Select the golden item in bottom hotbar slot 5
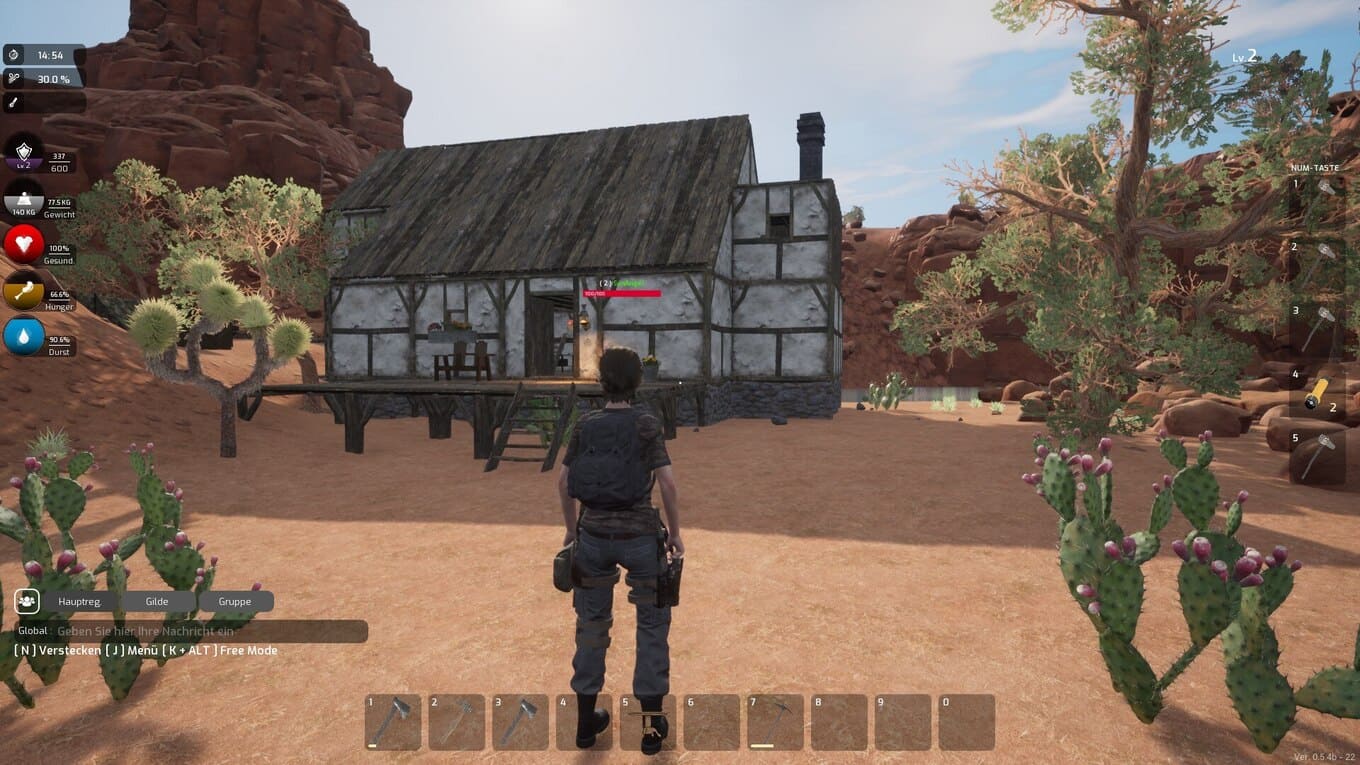The image size is (1360, 765). coord(648,722)
